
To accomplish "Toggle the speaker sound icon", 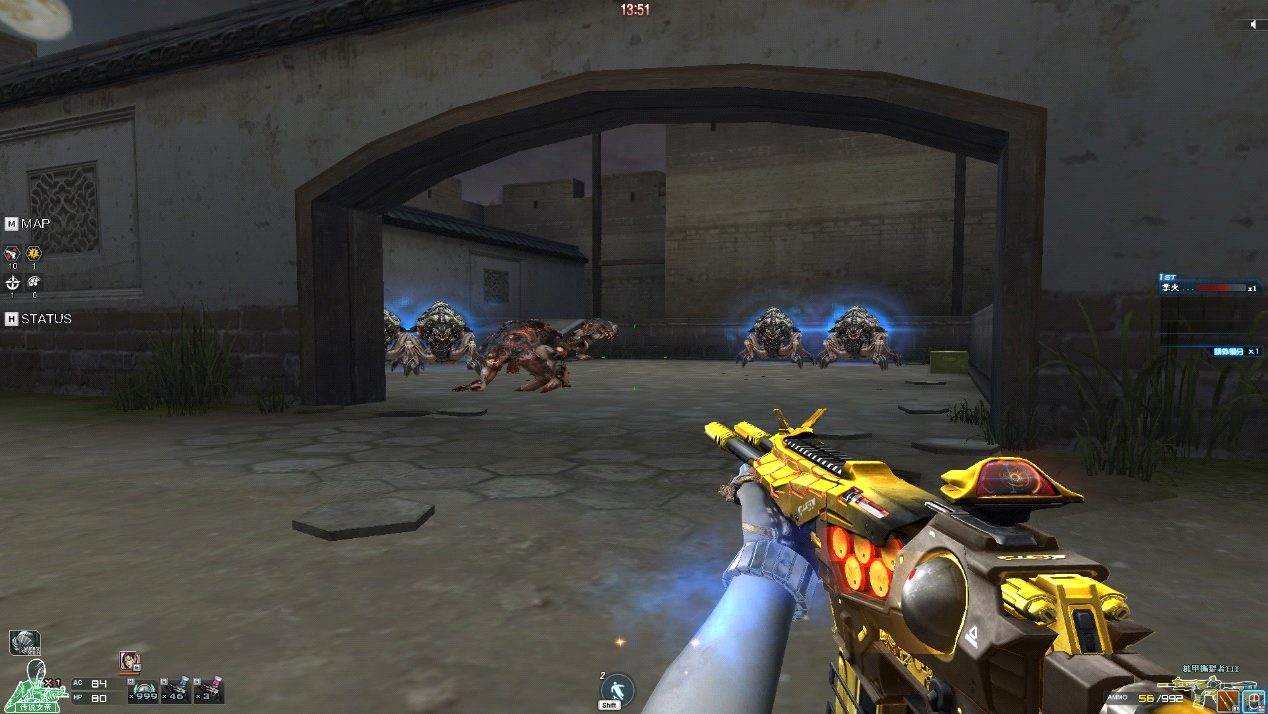I will [1251, 25].
